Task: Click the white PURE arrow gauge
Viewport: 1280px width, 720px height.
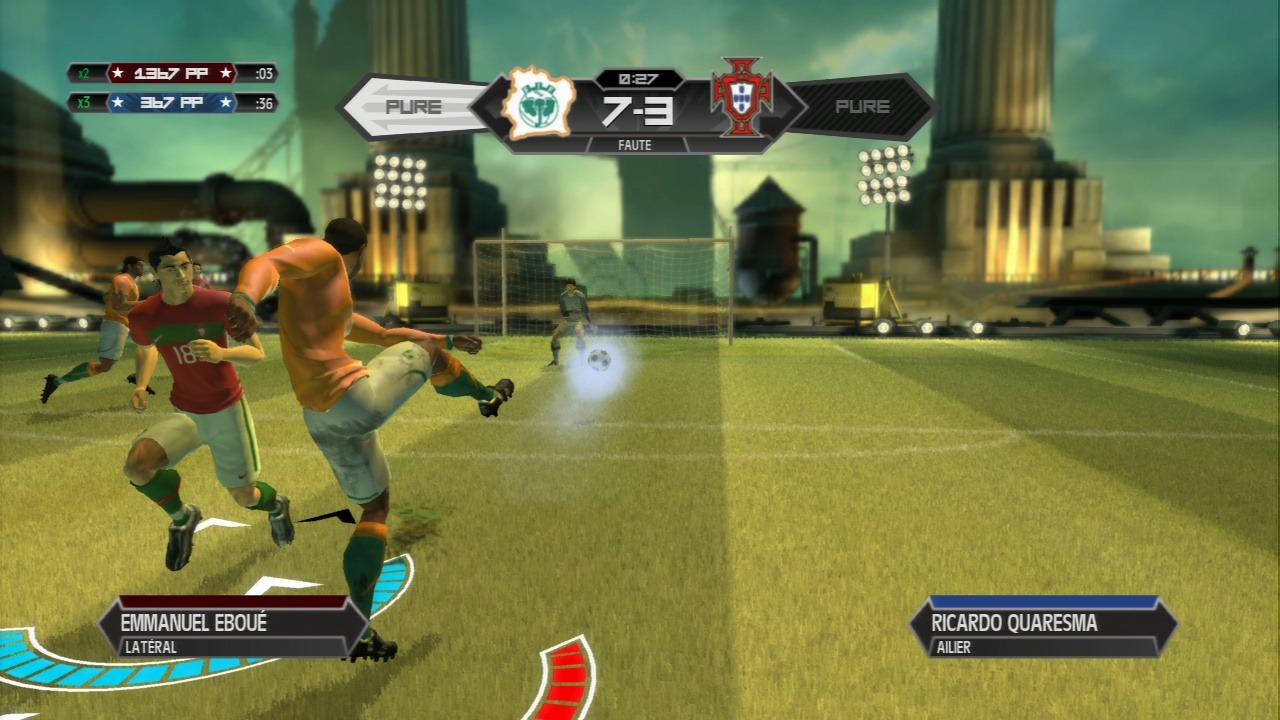Action: (x=412, y=106)
